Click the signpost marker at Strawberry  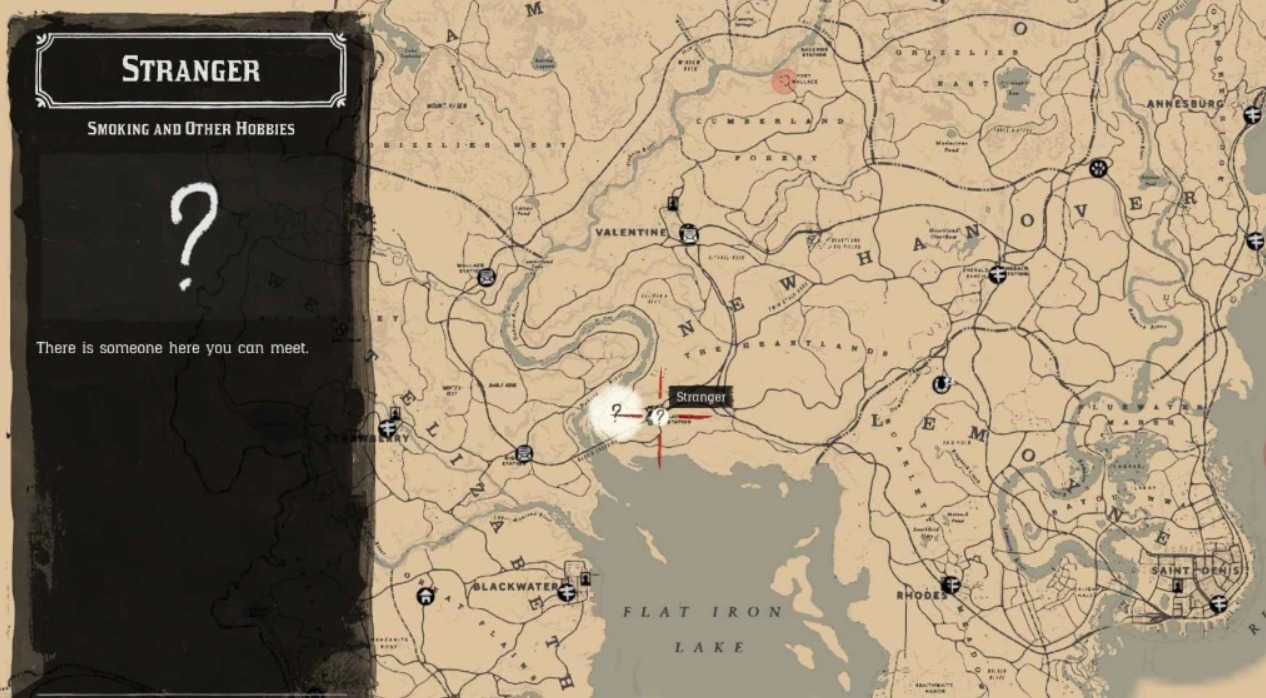tap(388, 428)
